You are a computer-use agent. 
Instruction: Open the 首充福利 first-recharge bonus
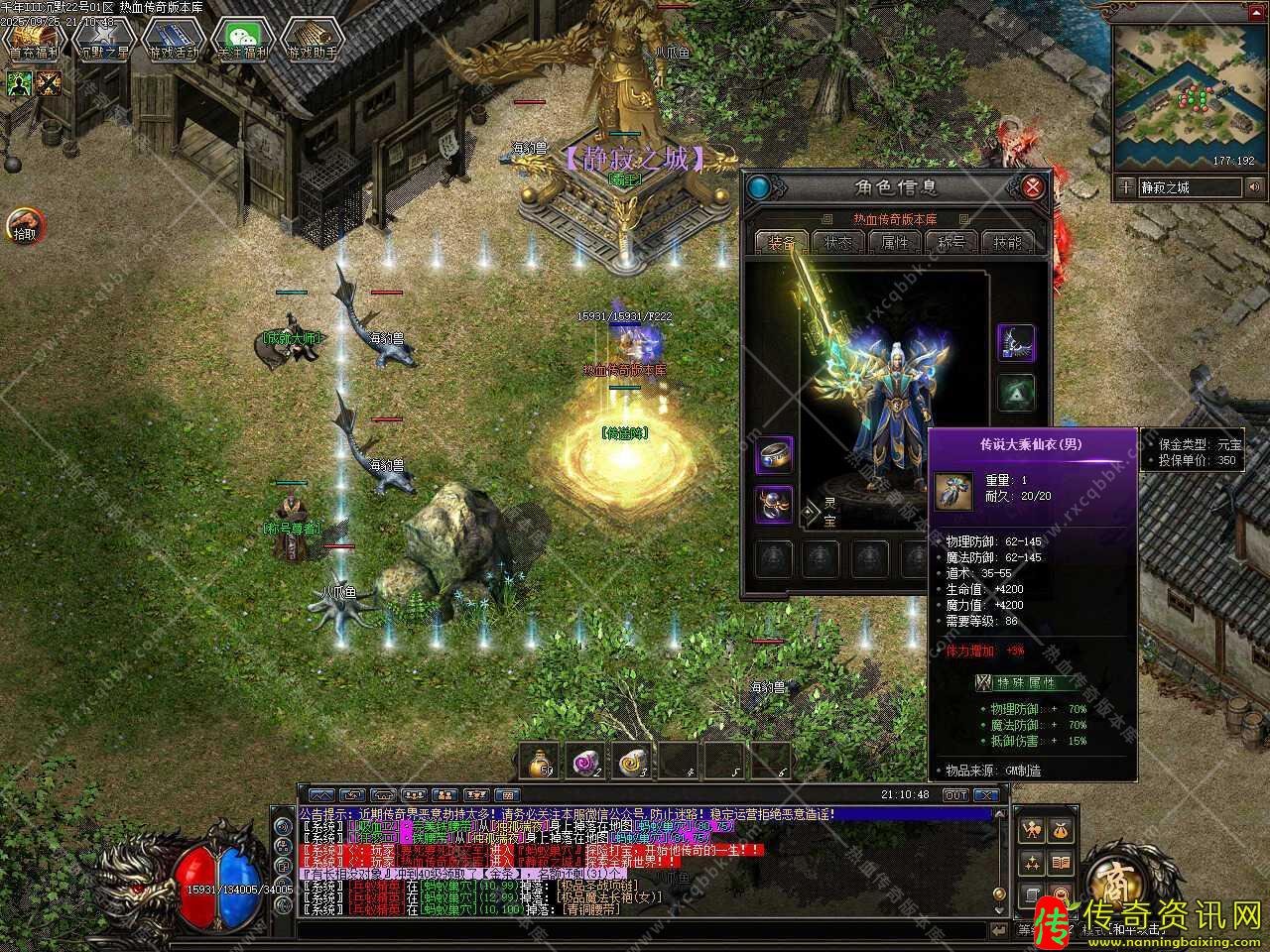[33, 40]
